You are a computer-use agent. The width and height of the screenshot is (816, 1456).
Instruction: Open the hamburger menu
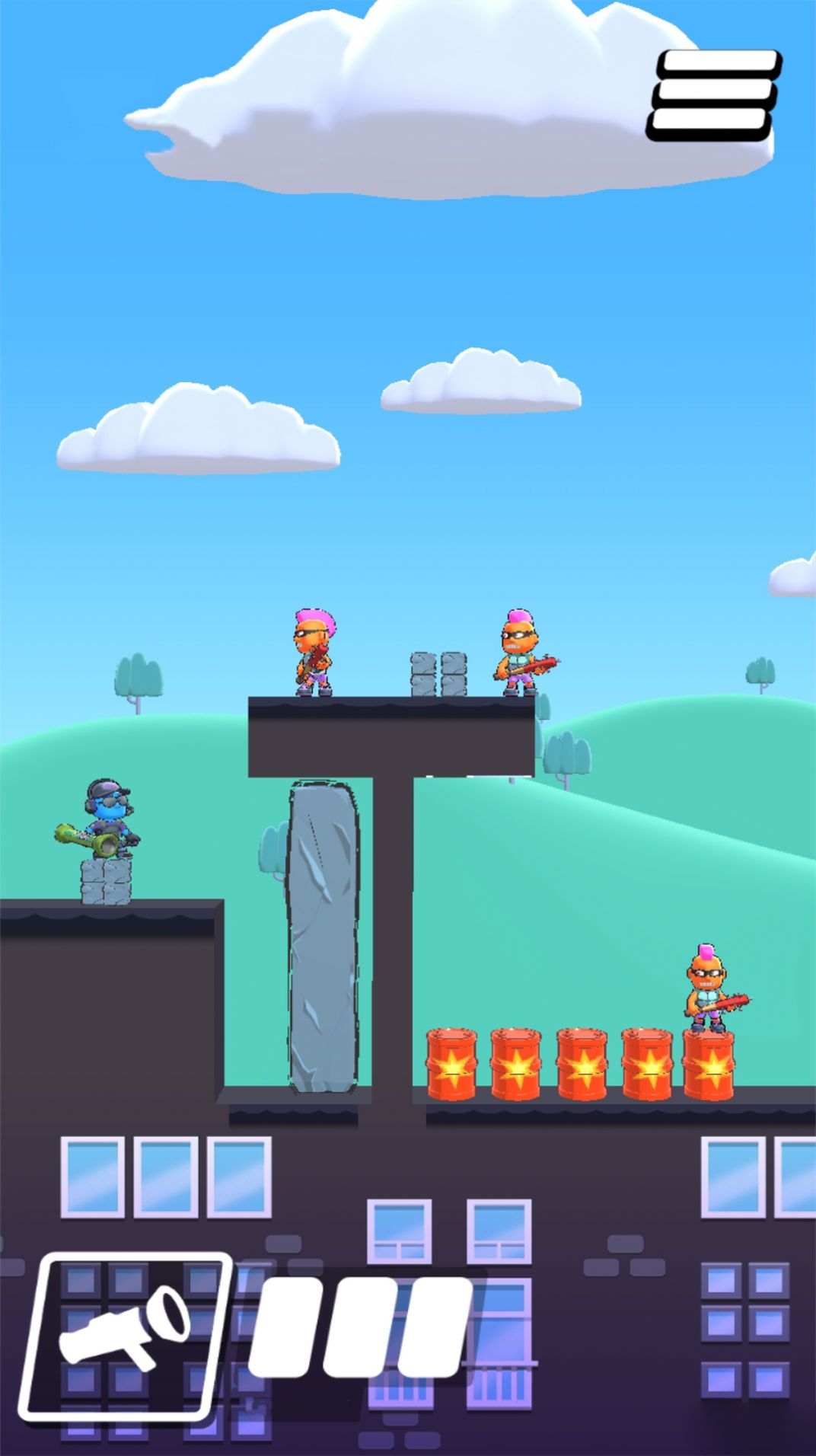coord(714,95)
